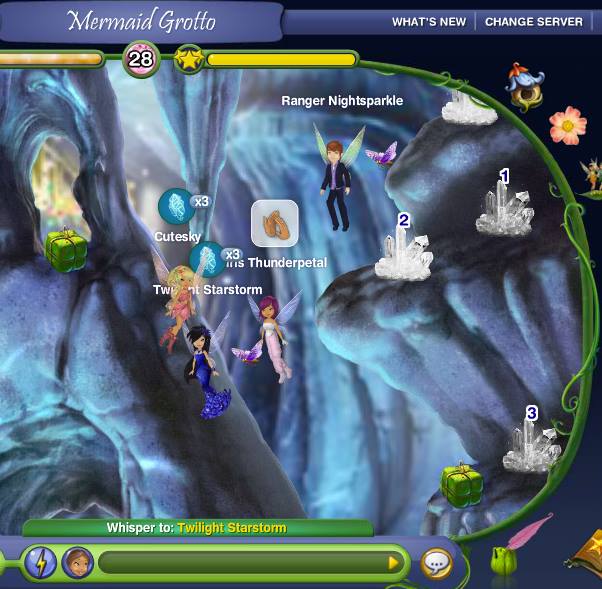The image size is (602, 589).
Task: Click the praying hands emote bubble
Action: coord(274,223)
